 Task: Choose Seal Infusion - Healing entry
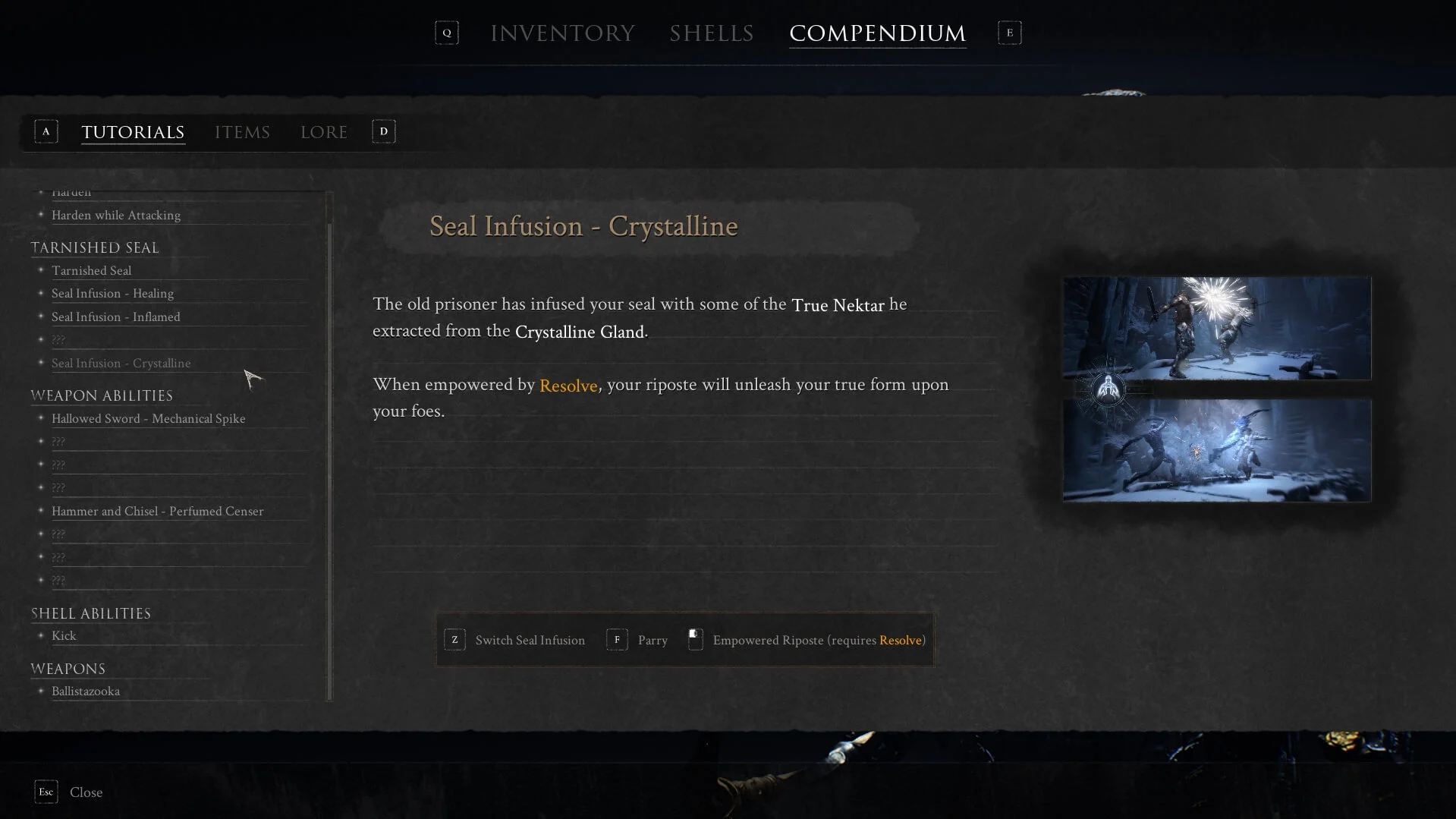tap(112, 294)
